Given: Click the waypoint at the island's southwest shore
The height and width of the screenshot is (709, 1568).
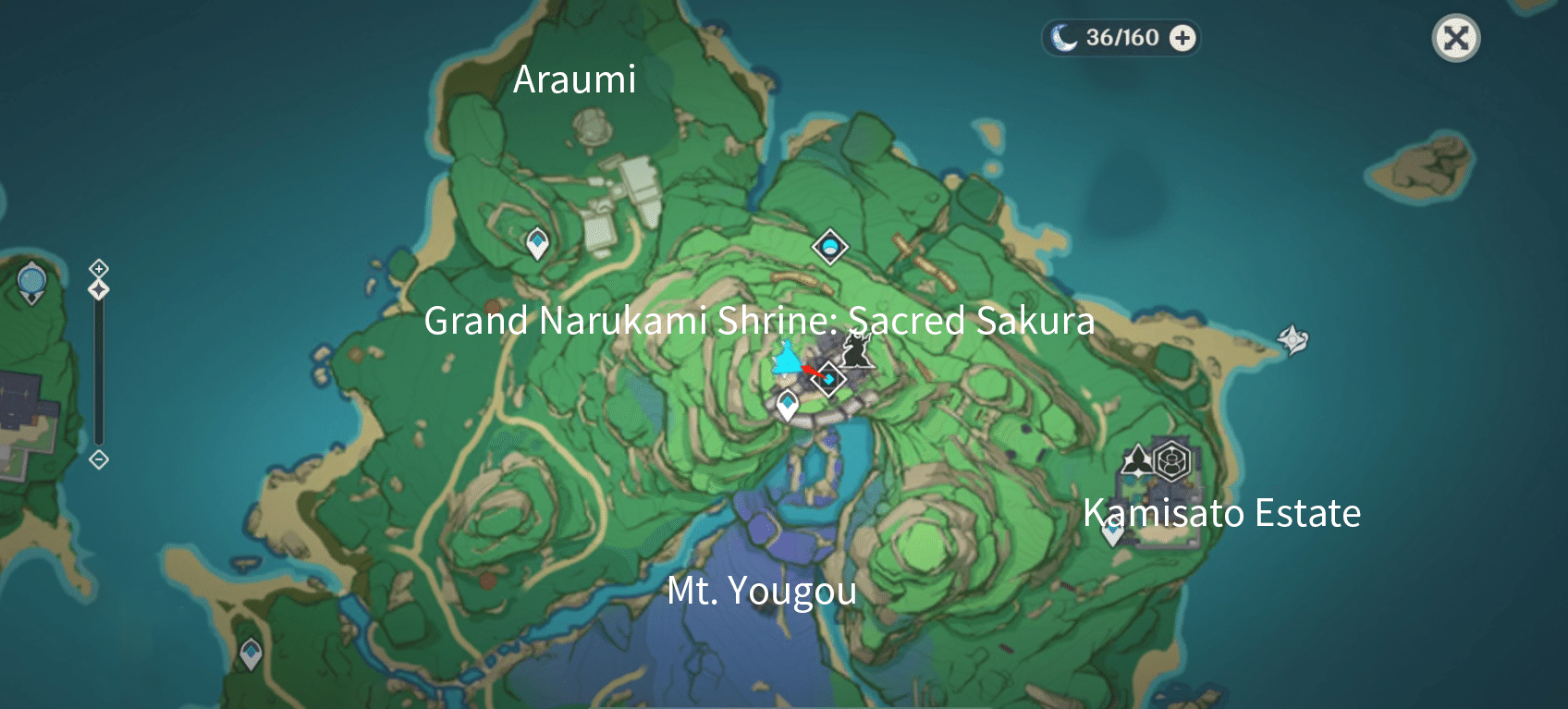Looking at the screenshot, I should (250, 653).
